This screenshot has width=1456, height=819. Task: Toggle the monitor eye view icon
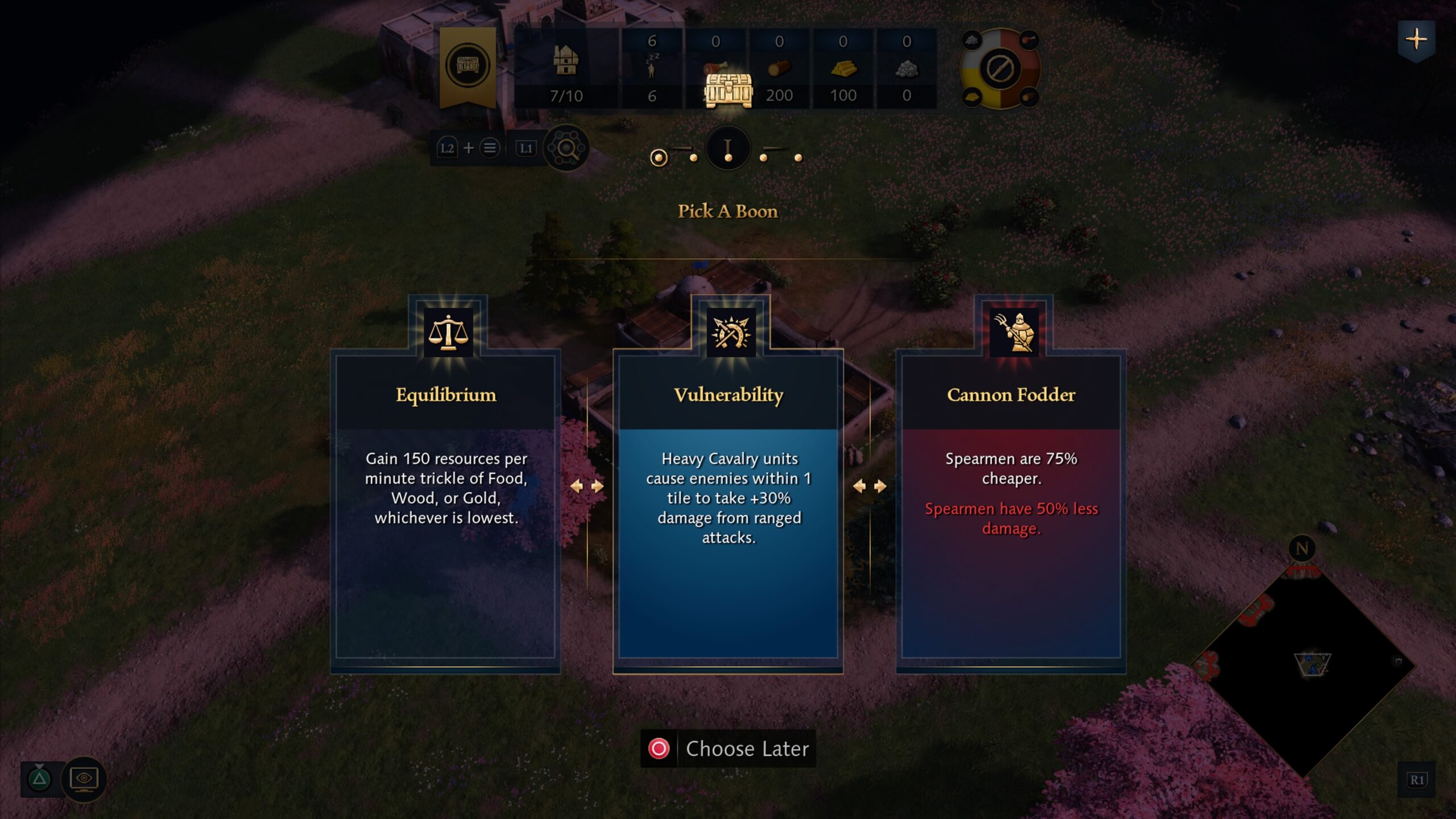pyautogui.click(x=84, y=779)
